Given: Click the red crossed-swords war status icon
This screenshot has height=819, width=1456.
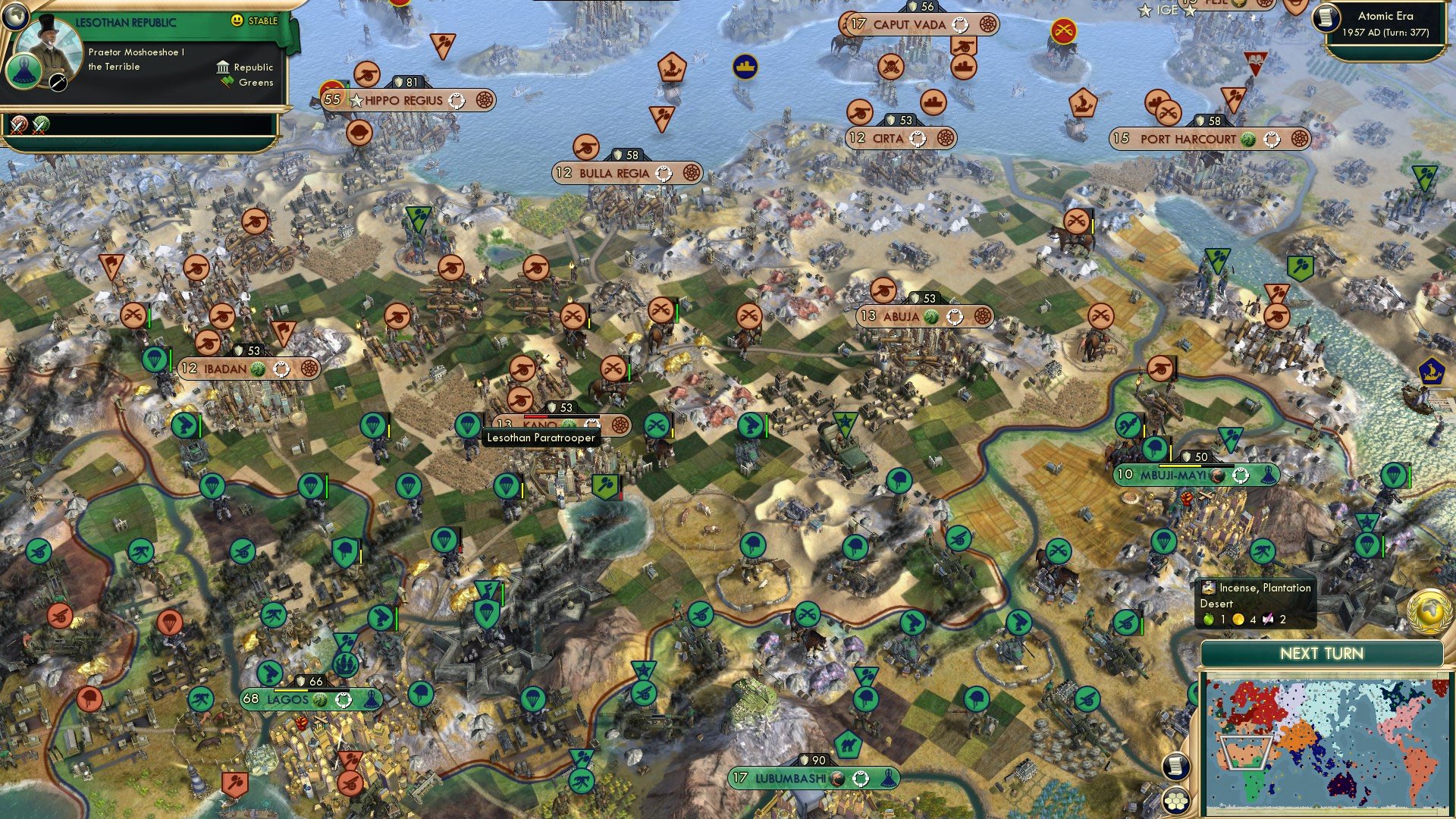Looking at the screenshot, I should coord(17,124).
